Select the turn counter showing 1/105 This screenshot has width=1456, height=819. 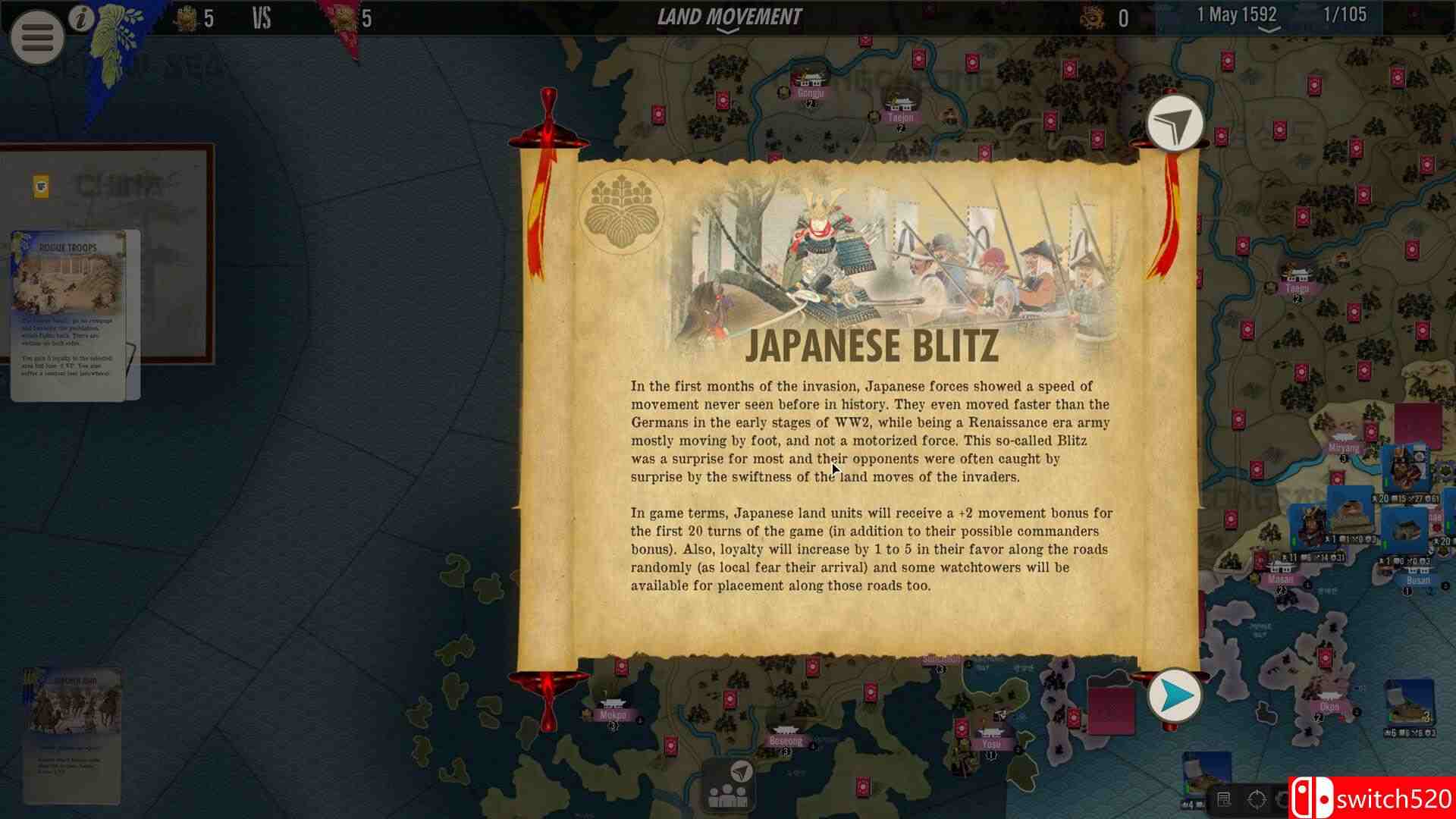(1347, 13)
